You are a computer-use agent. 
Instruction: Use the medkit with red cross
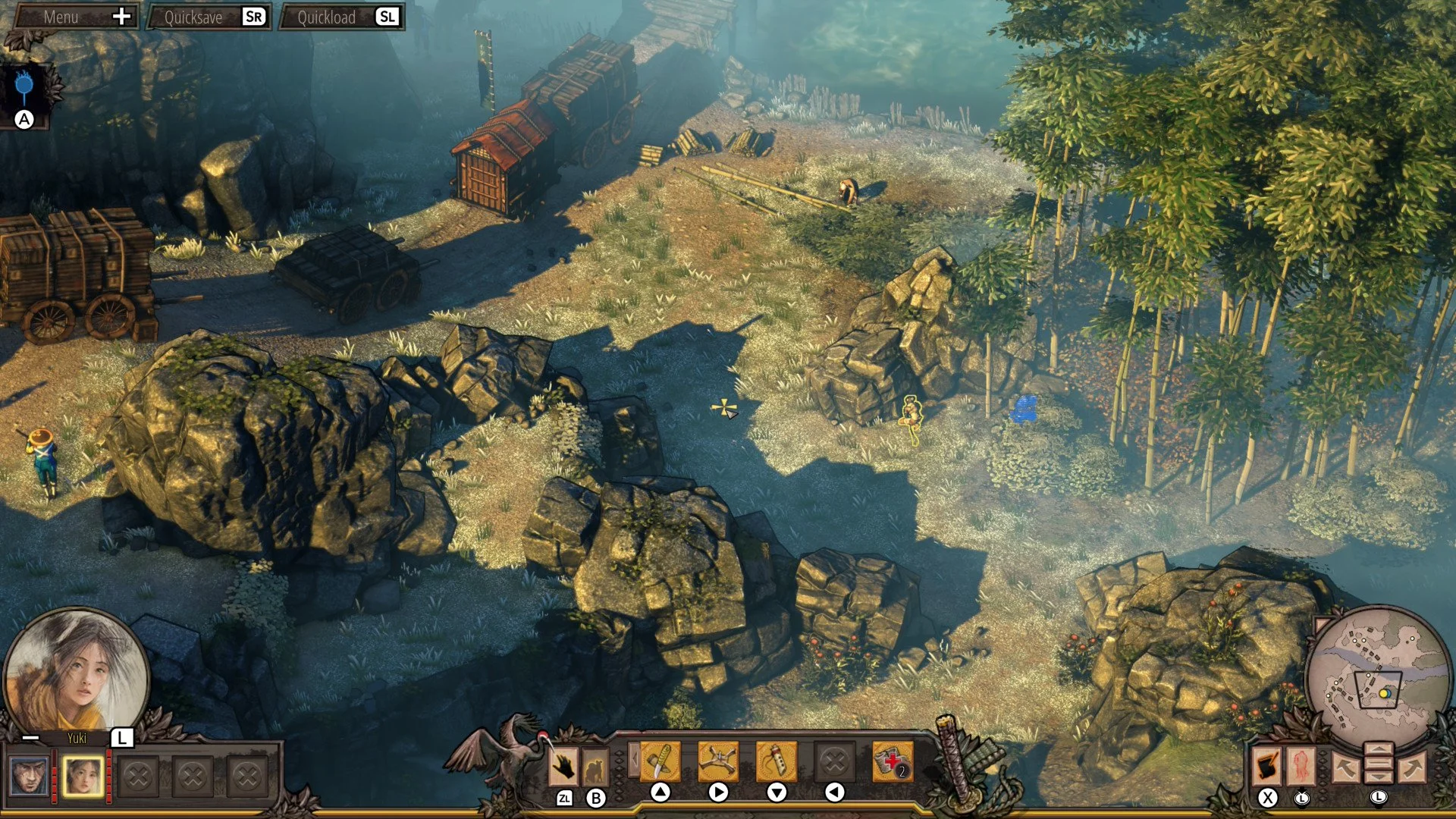[893, 761]
